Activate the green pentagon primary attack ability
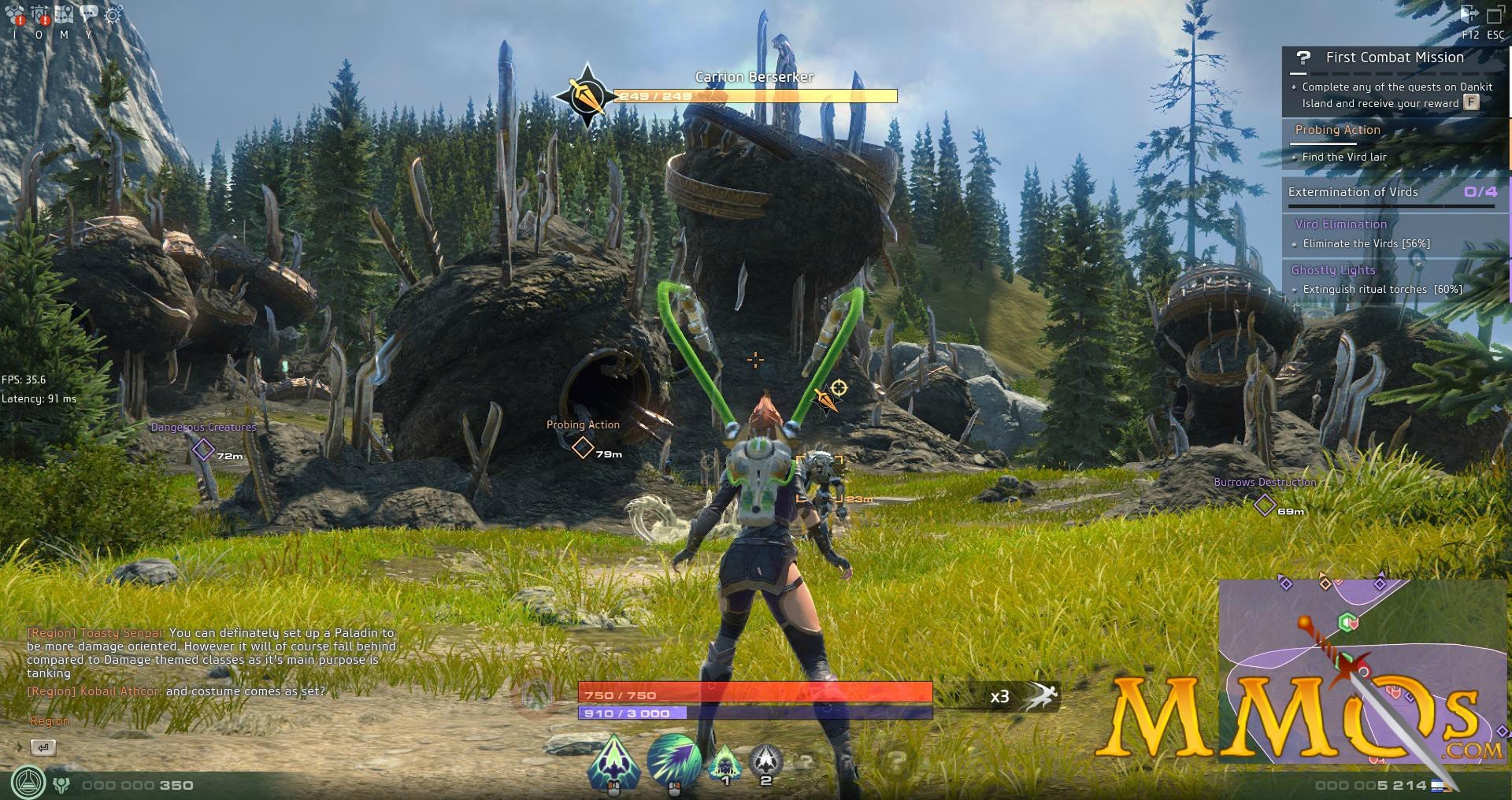This screenshot has height=800, width=1512. point(614,761)
